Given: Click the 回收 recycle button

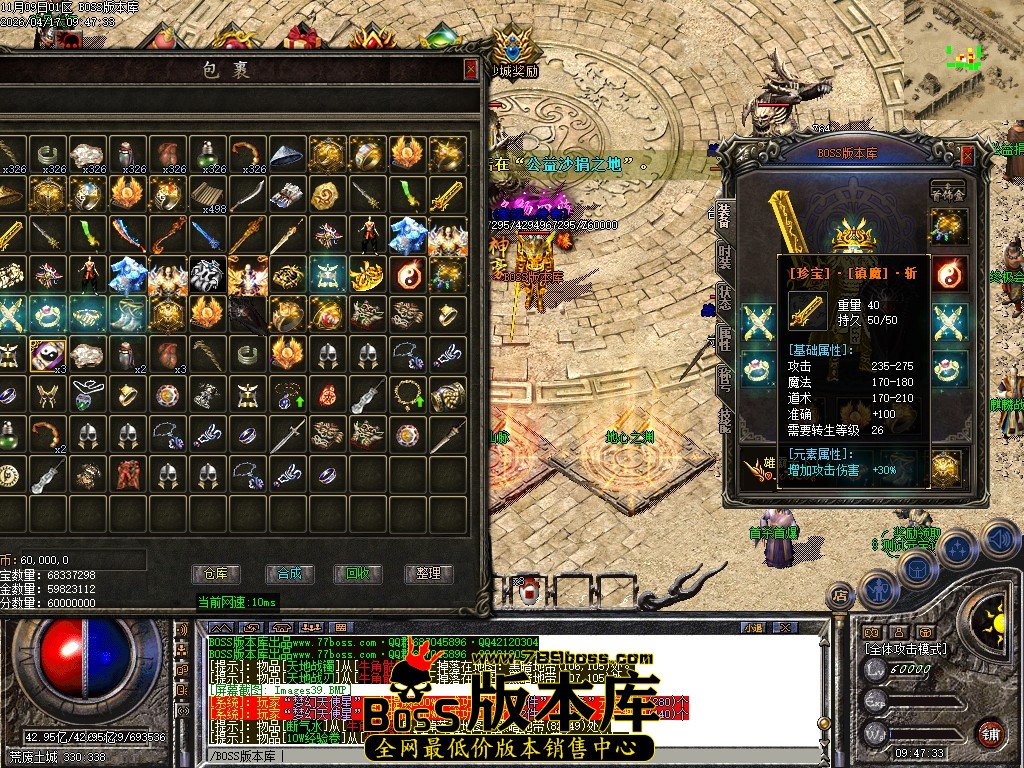Looking at the screenshot, I should (357, 574).
